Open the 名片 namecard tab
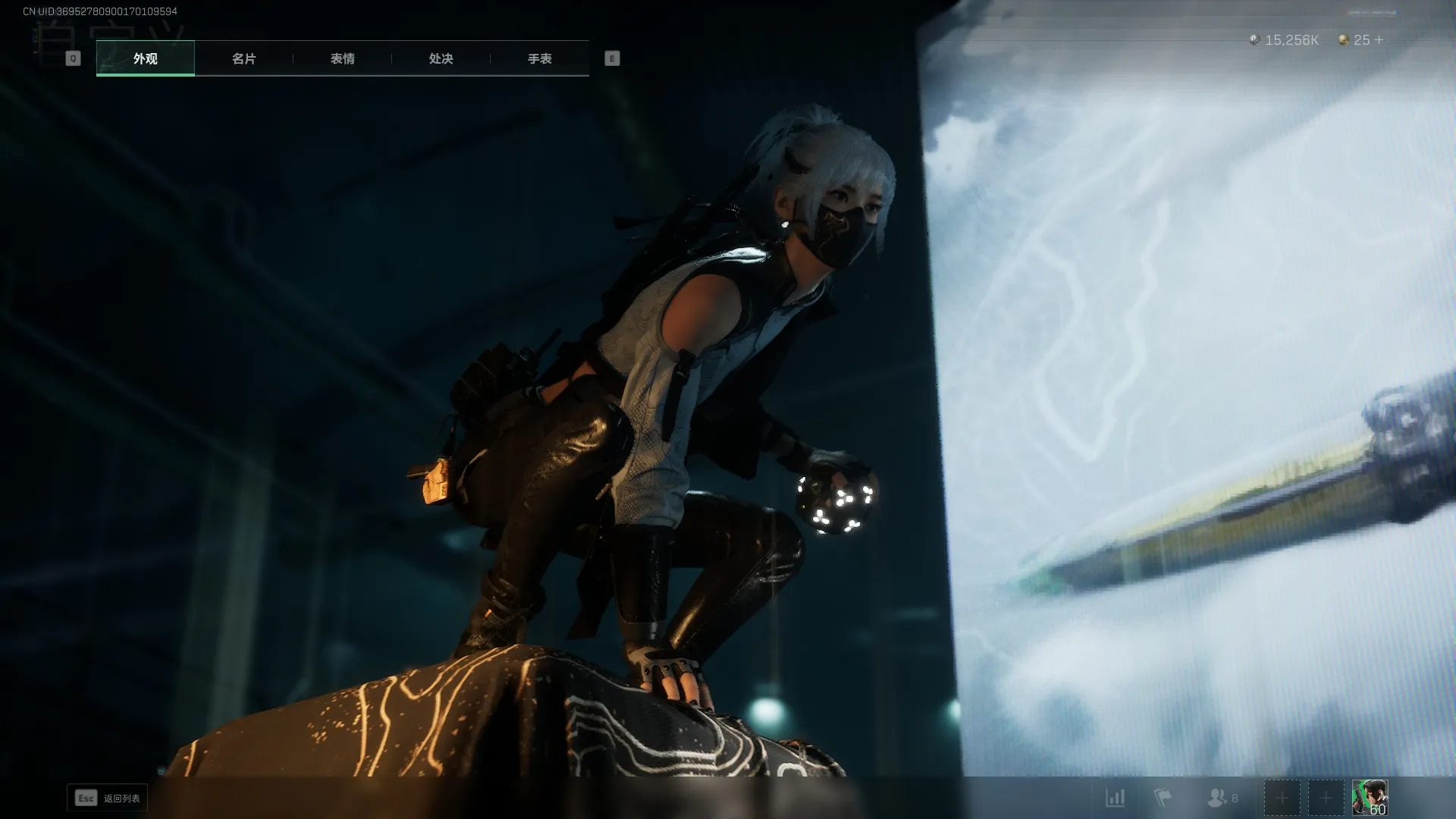The width and height of the screenshot is (1456, 819). coord(243,58)
